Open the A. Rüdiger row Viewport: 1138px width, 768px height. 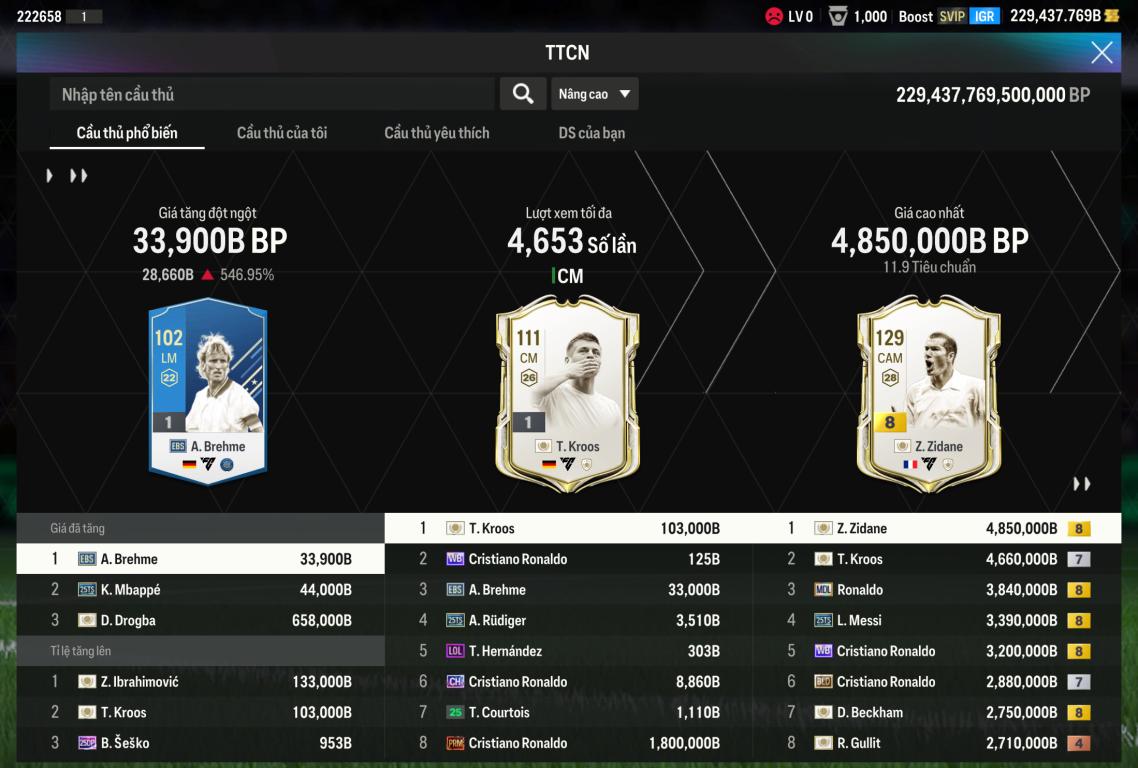click(568, 621)
